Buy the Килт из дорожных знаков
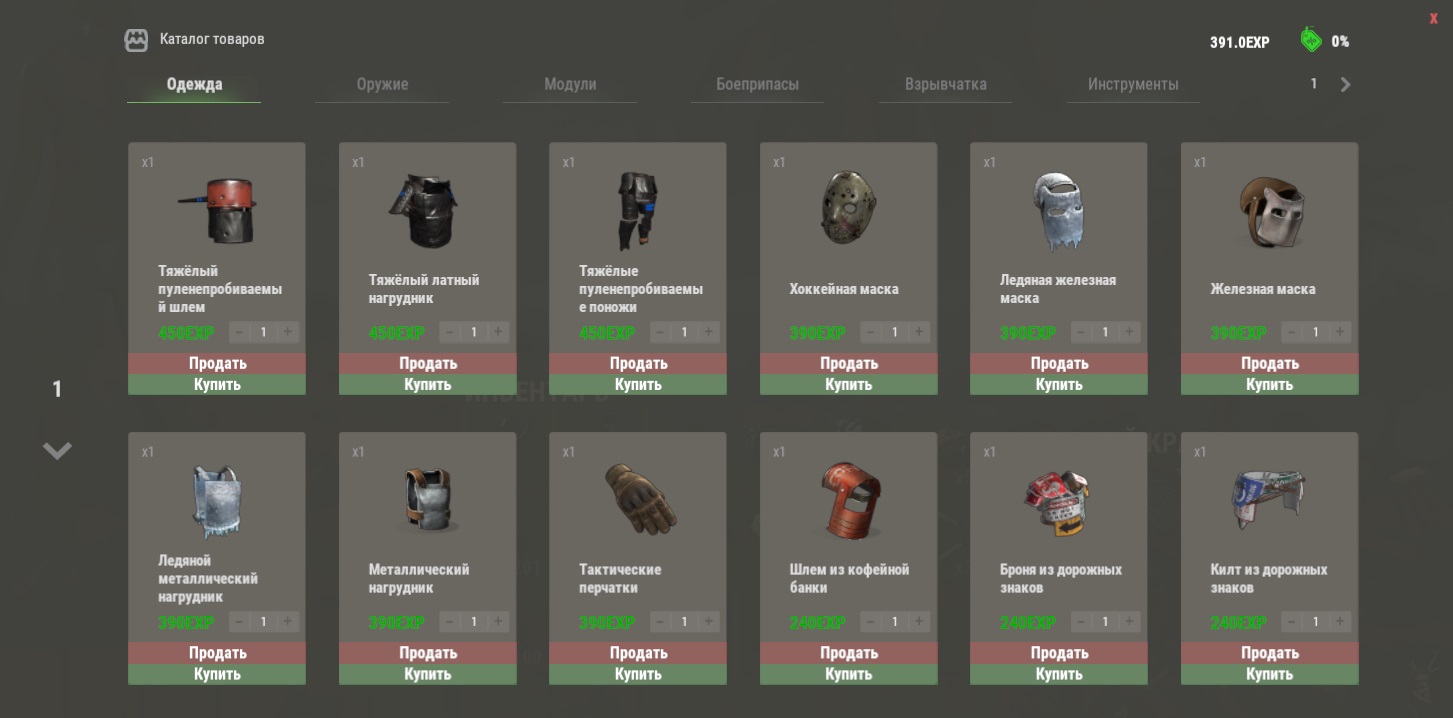The width and height of the screenshot is (1453, 718). click(1269, 675)
